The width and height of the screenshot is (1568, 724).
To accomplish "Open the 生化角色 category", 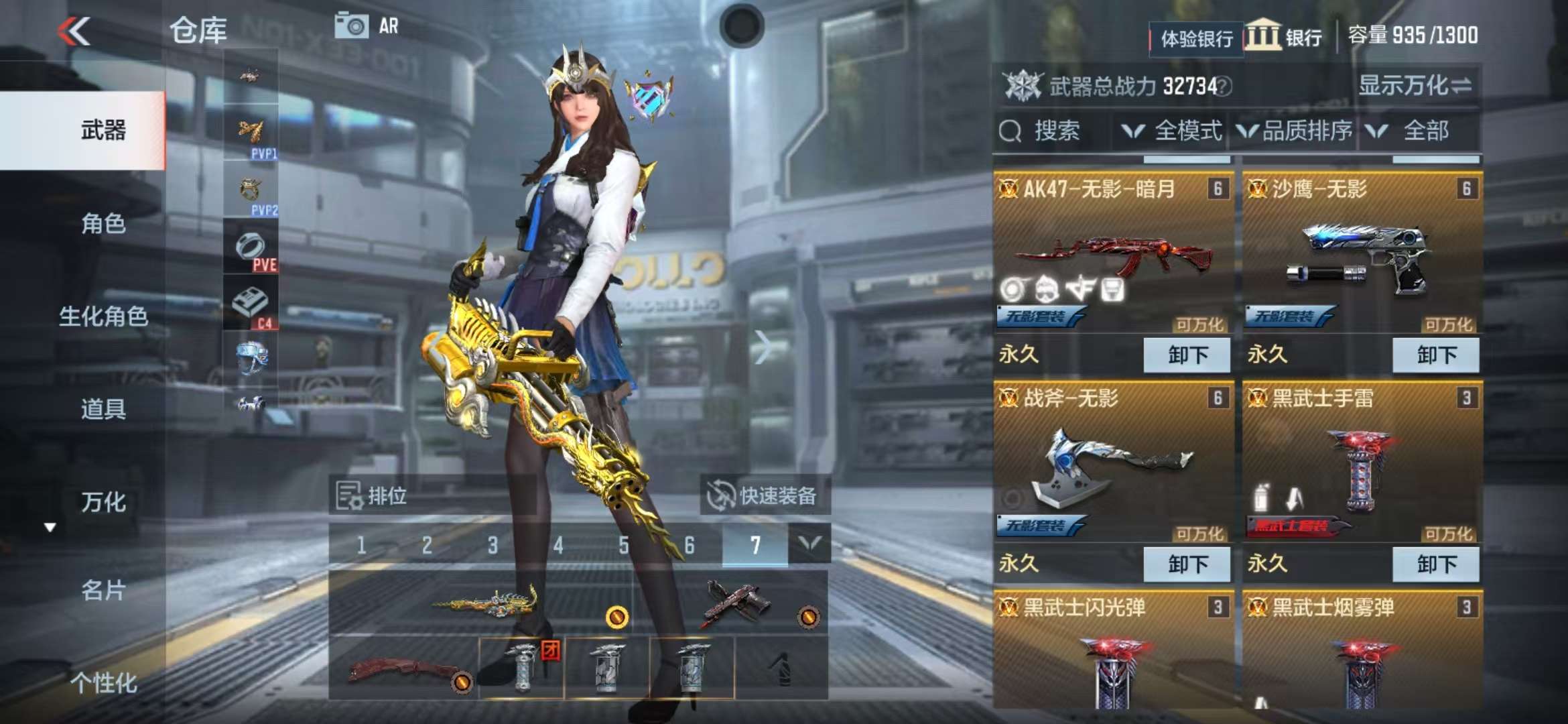I will click(103, 316).
